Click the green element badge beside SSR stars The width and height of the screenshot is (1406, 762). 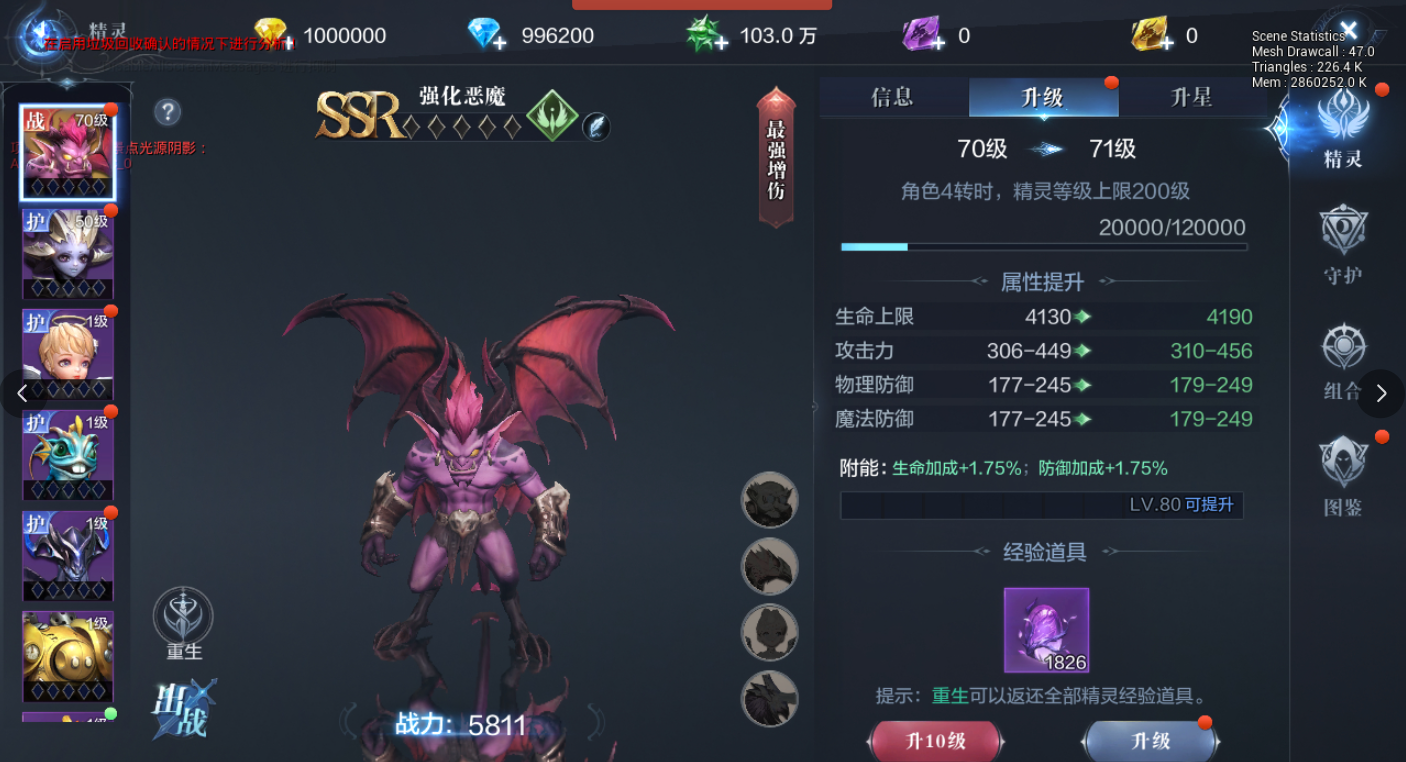pos(554,117)
